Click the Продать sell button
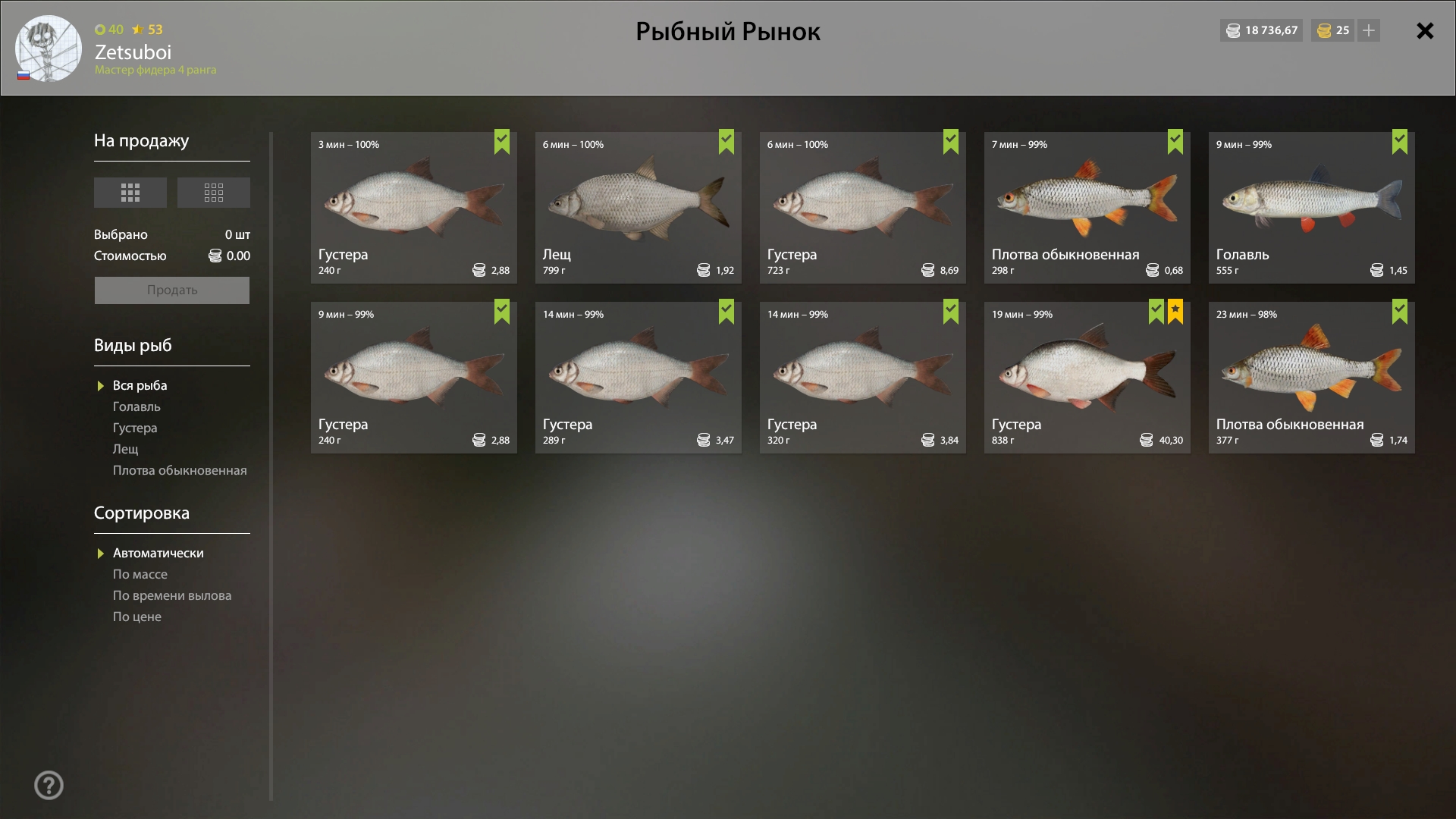The width and height of the screenshot is (1456, 819). tap(172, 290)
